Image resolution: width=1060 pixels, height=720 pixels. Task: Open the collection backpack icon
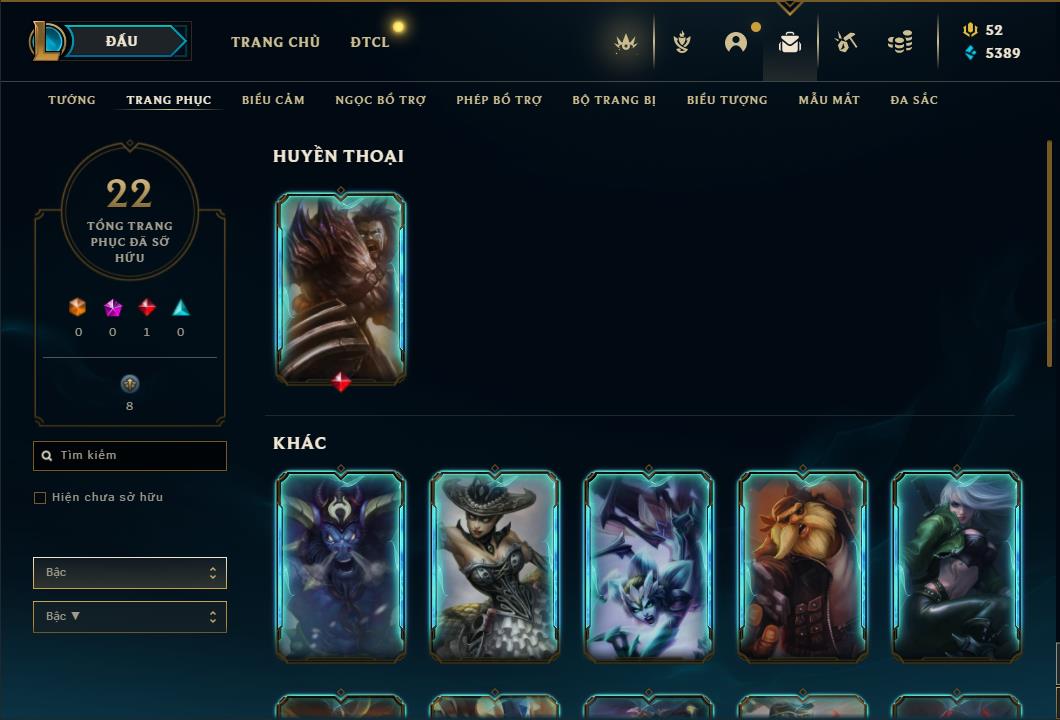[x=790, y=42]
